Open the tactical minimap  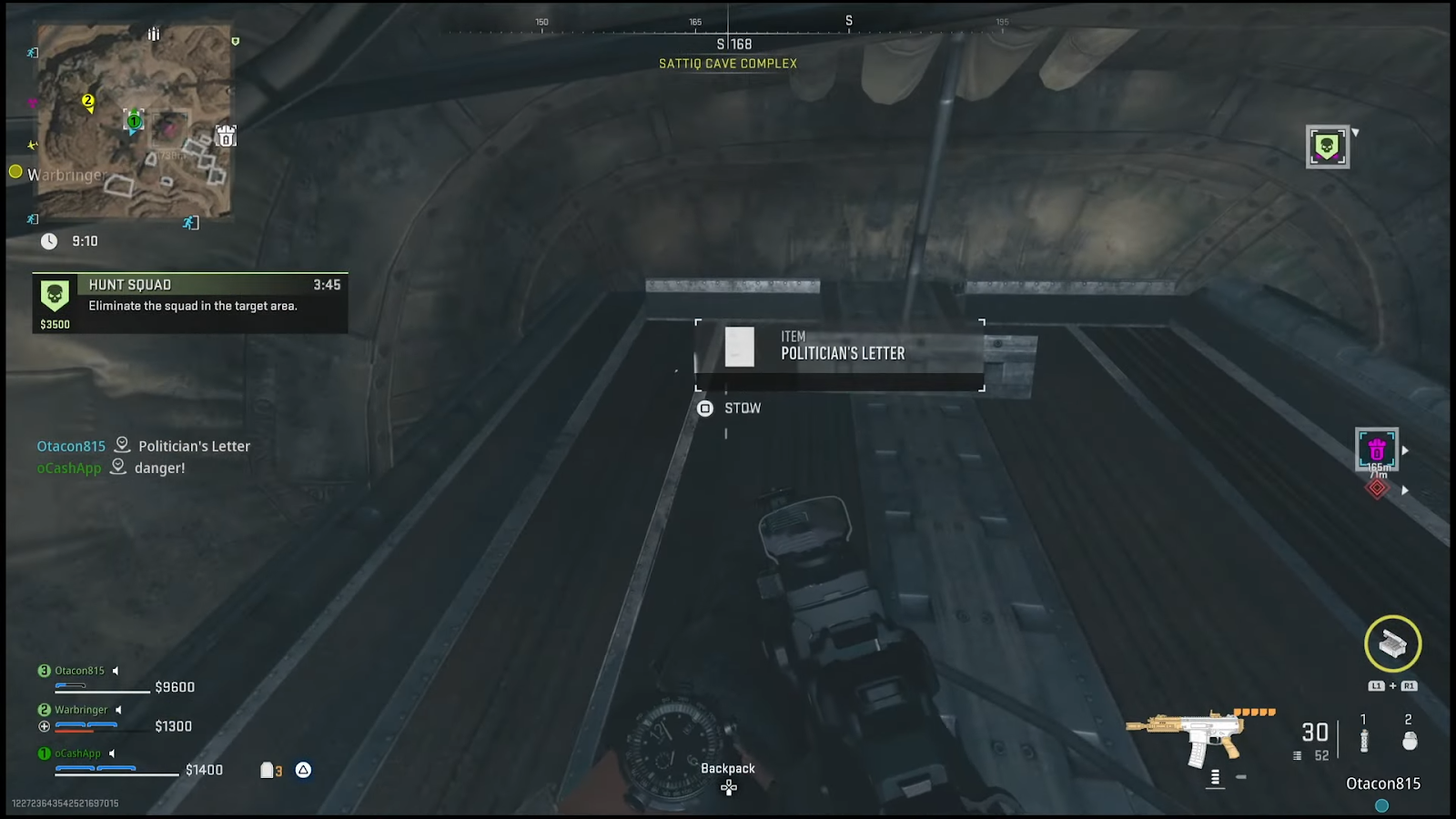(x=135, y=122)
